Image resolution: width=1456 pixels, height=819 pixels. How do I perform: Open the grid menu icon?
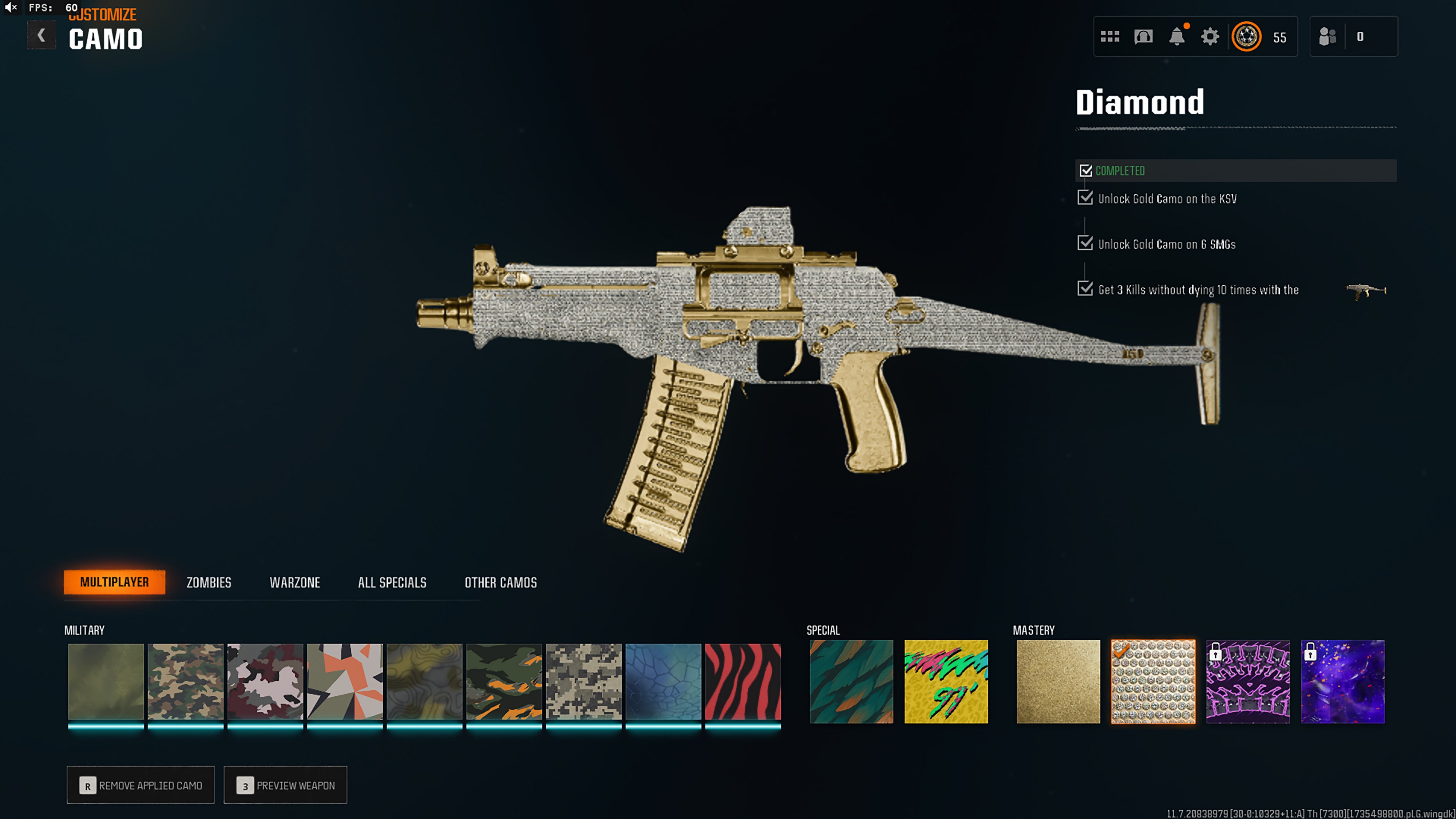coord(1110,37)
